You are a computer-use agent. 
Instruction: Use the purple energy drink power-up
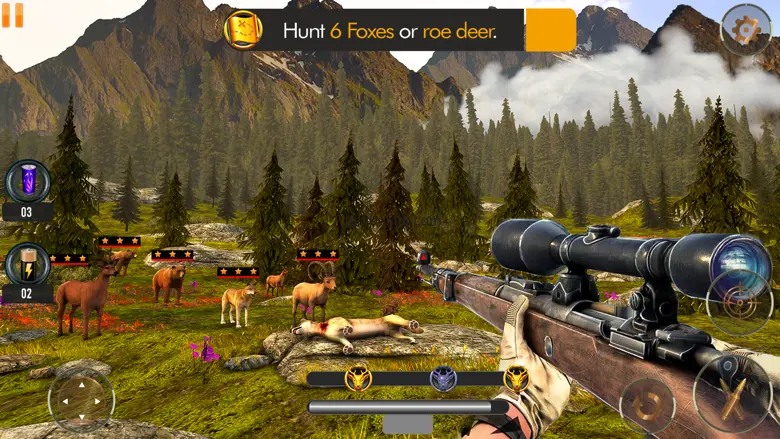pos(27,182)
